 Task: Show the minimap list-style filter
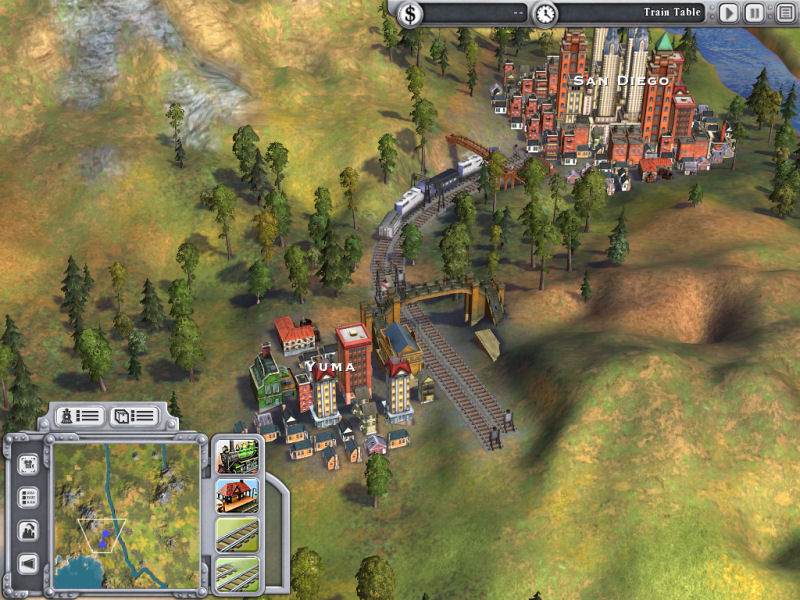point(28,497)
